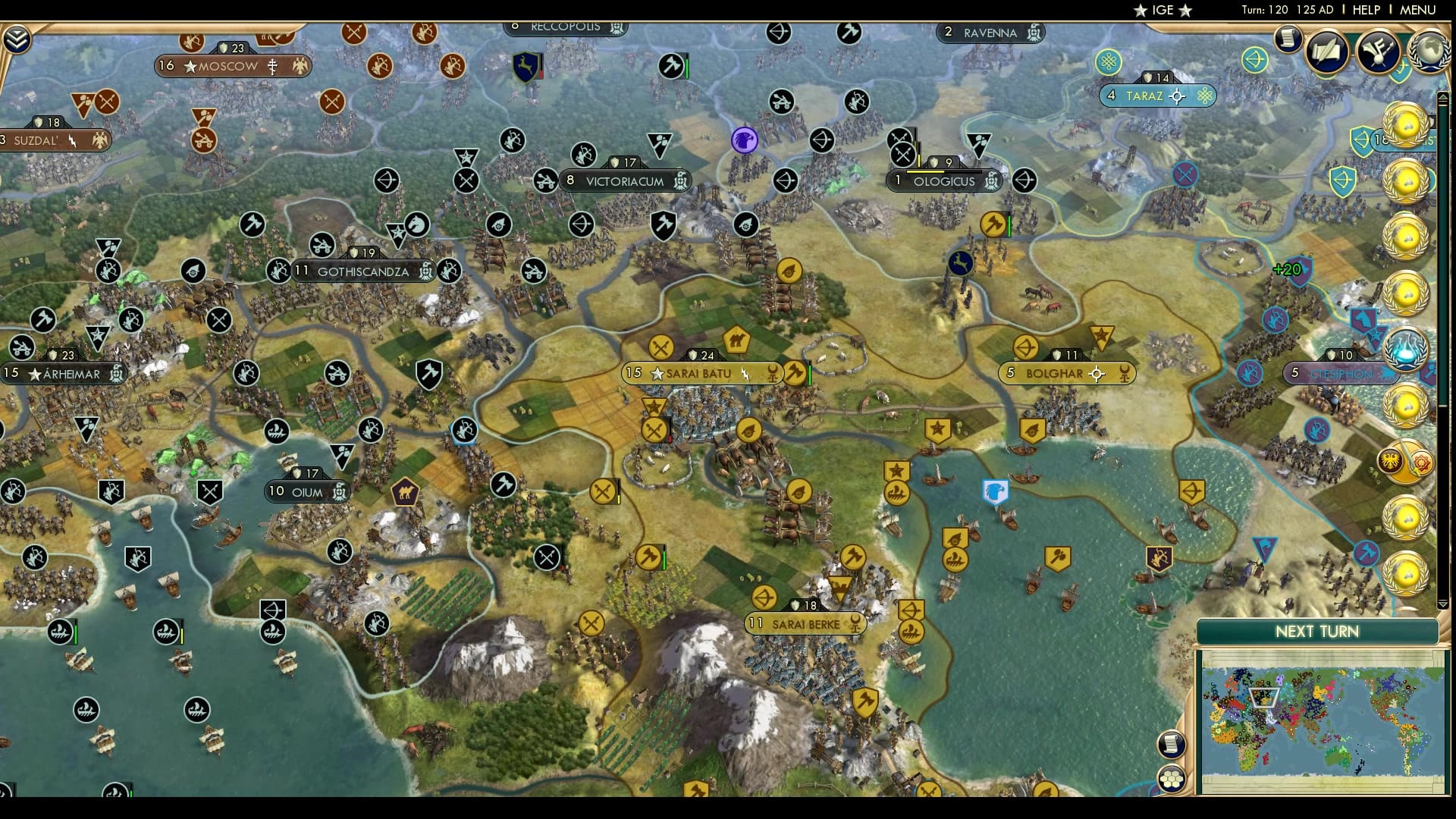Open the globe with laurel wreath button

(x=1428, y=51)
